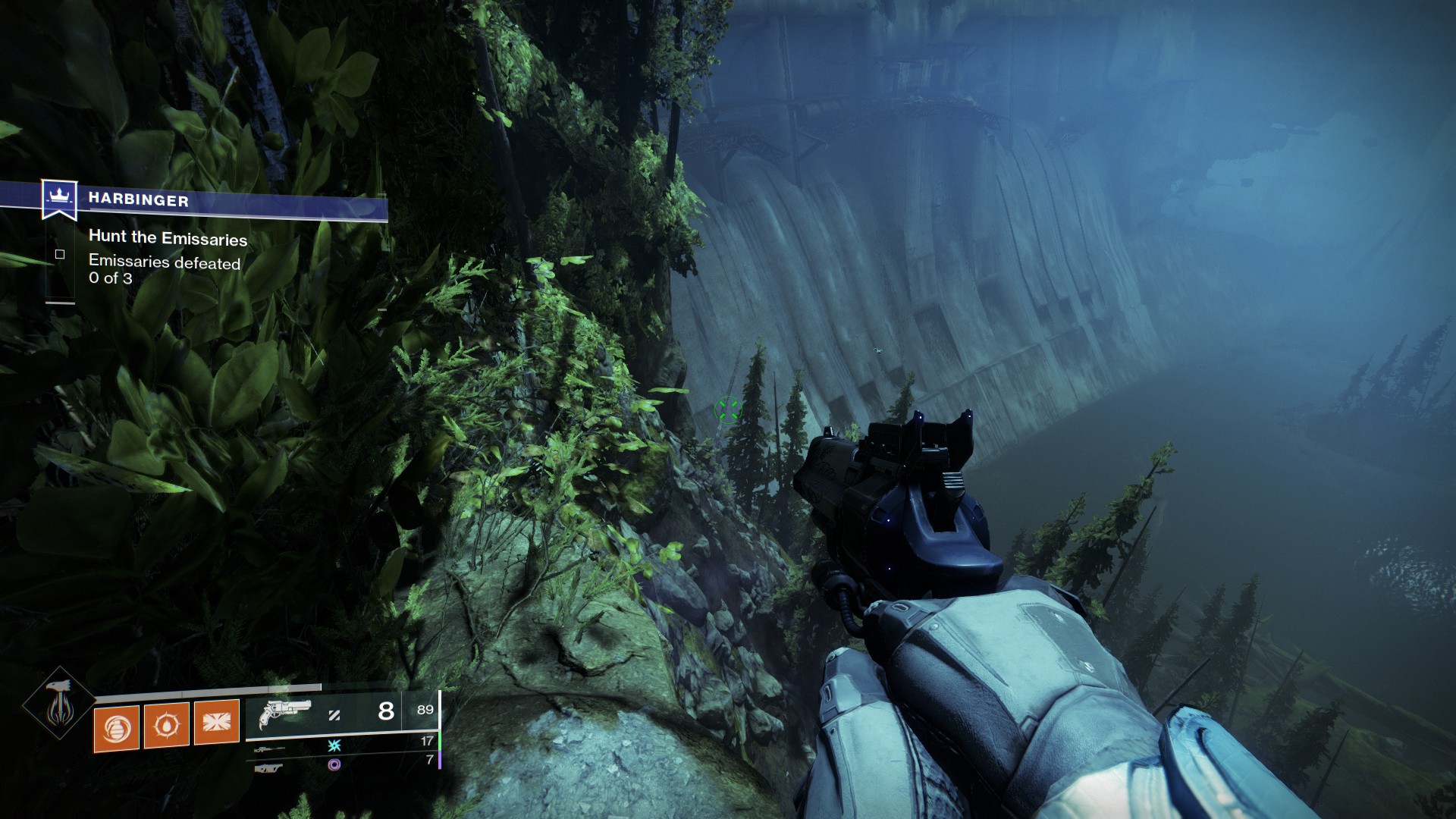Switch to the heavy weapon slot
The width and height of the screenshot is (1456, 819).
pyautogui.click(x=269, y=768)
